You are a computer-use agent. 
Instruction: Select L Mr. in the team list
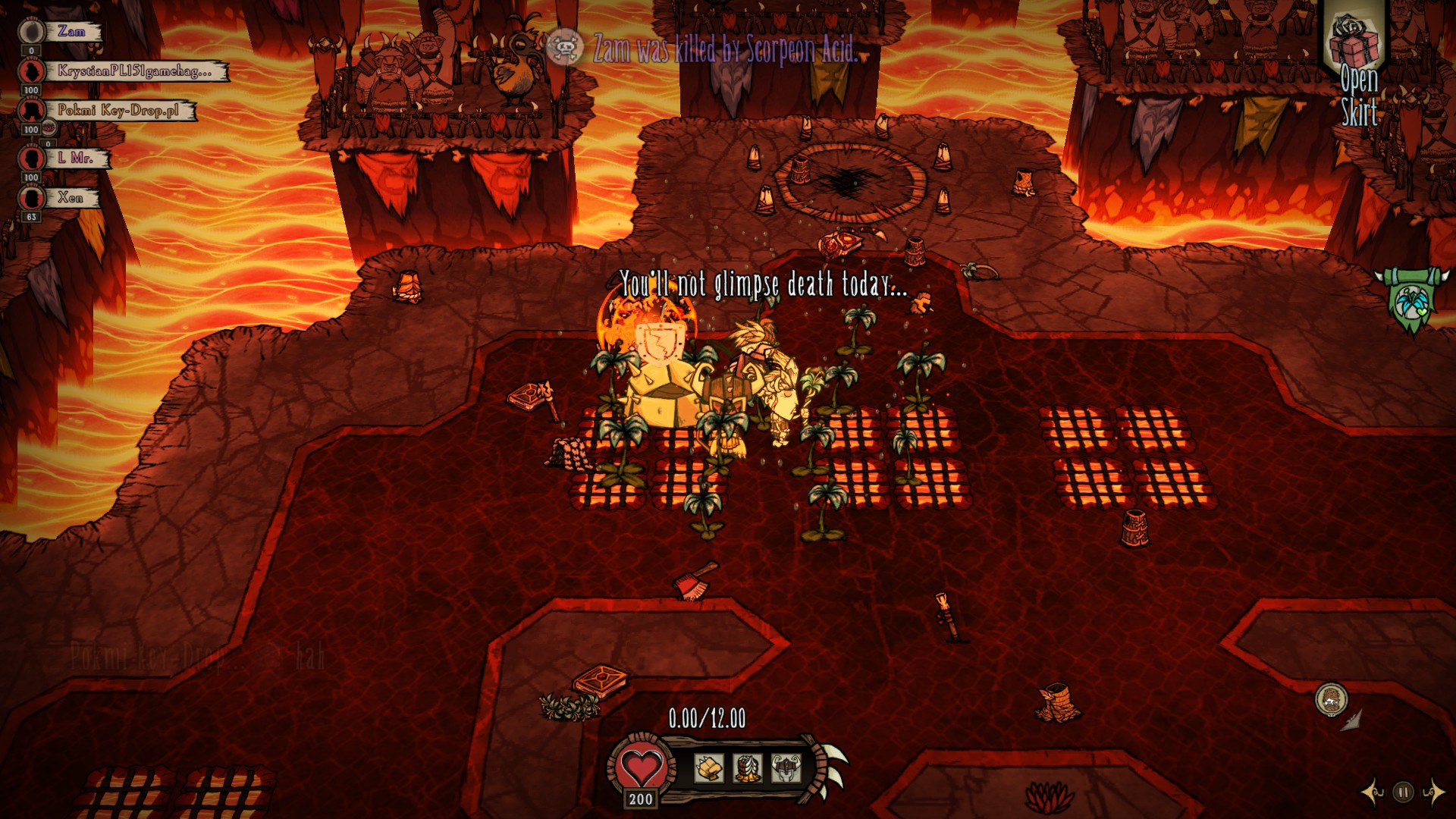pyautogui.click(x=75, y=158)
